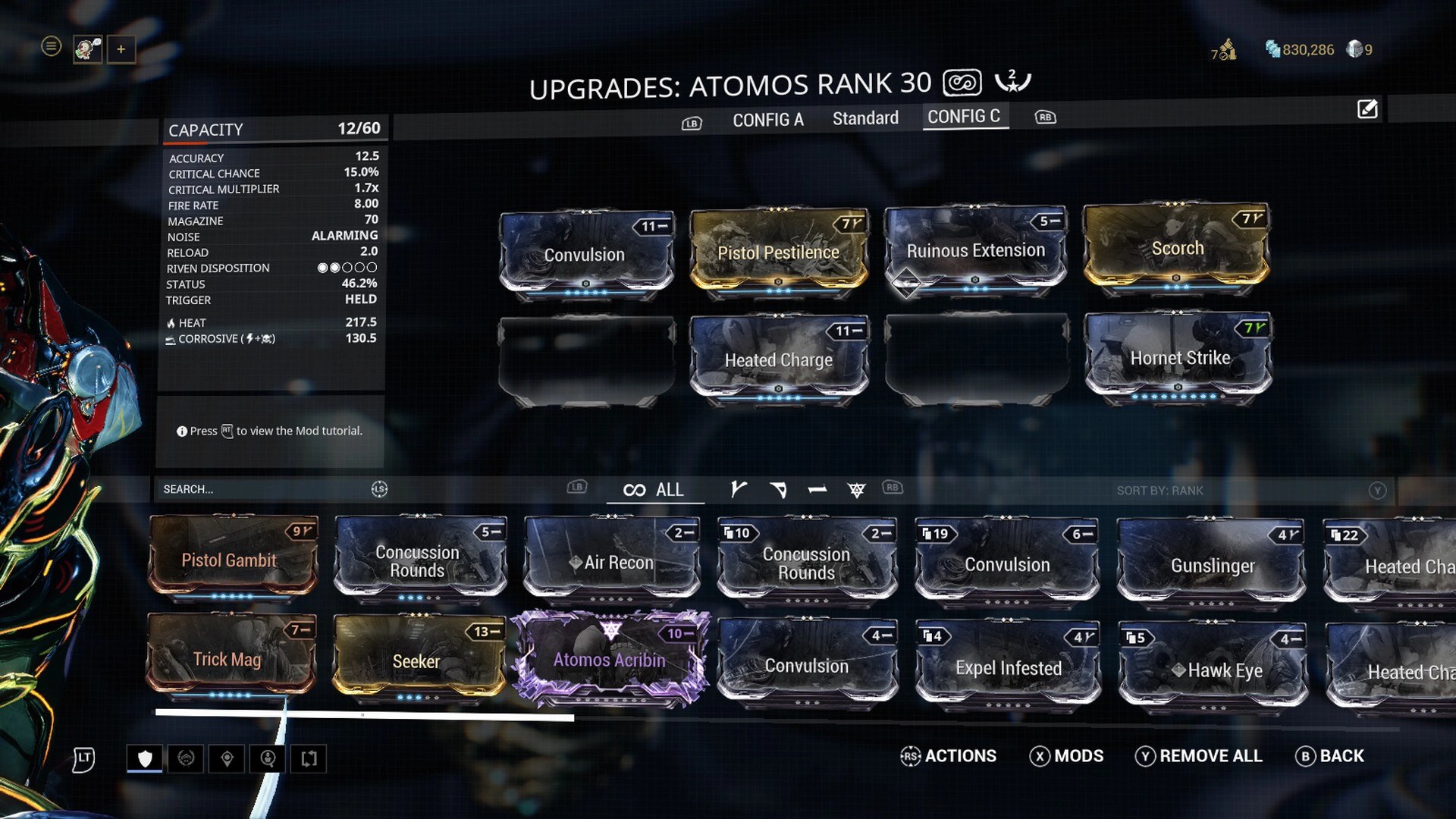Choose the Expel Infested mod card
The height and width of the screenshot is (819, 1456).
point(1008,667)
